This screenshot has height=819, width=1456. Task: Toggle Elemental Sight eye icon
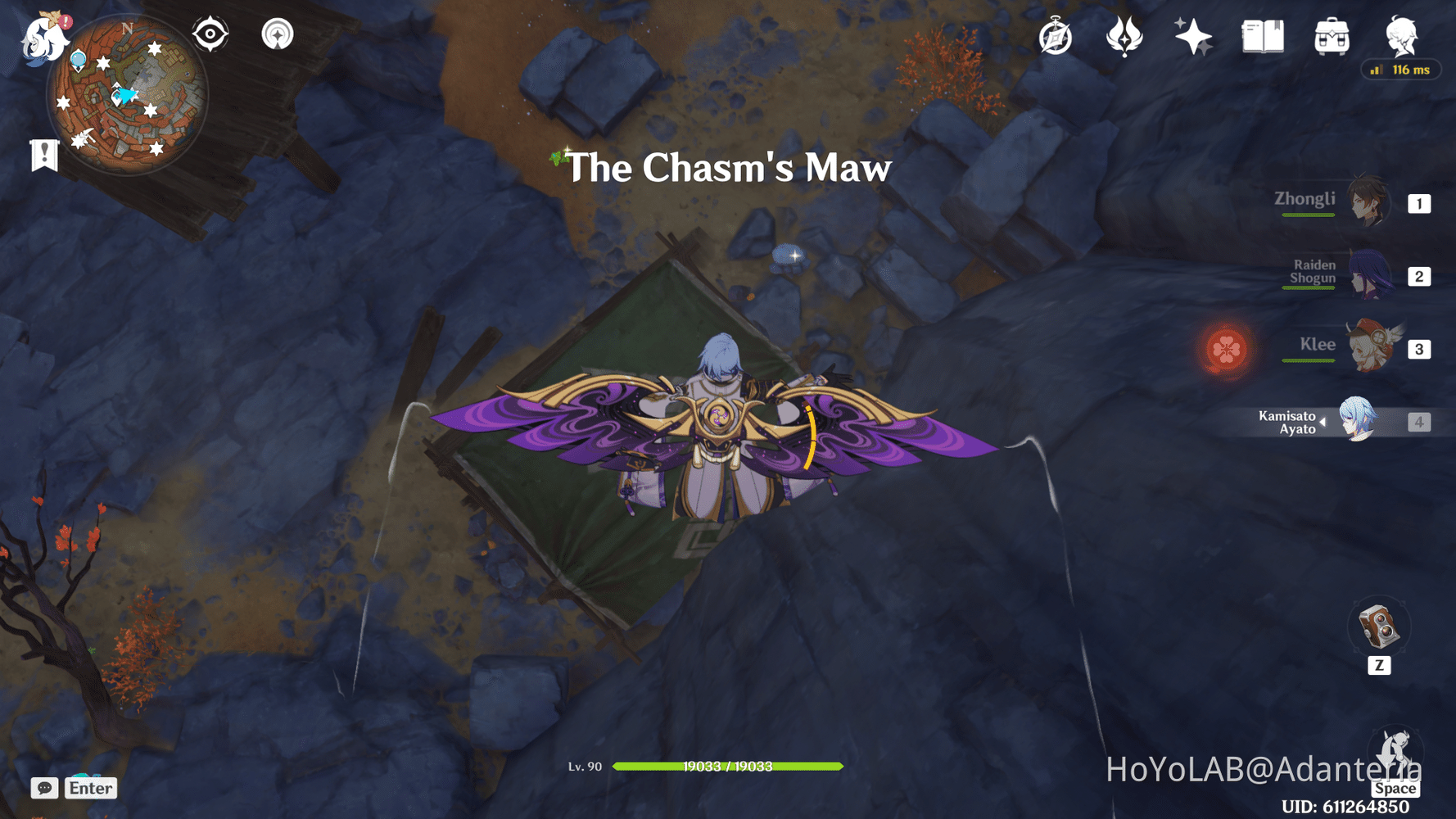point(210,34)
